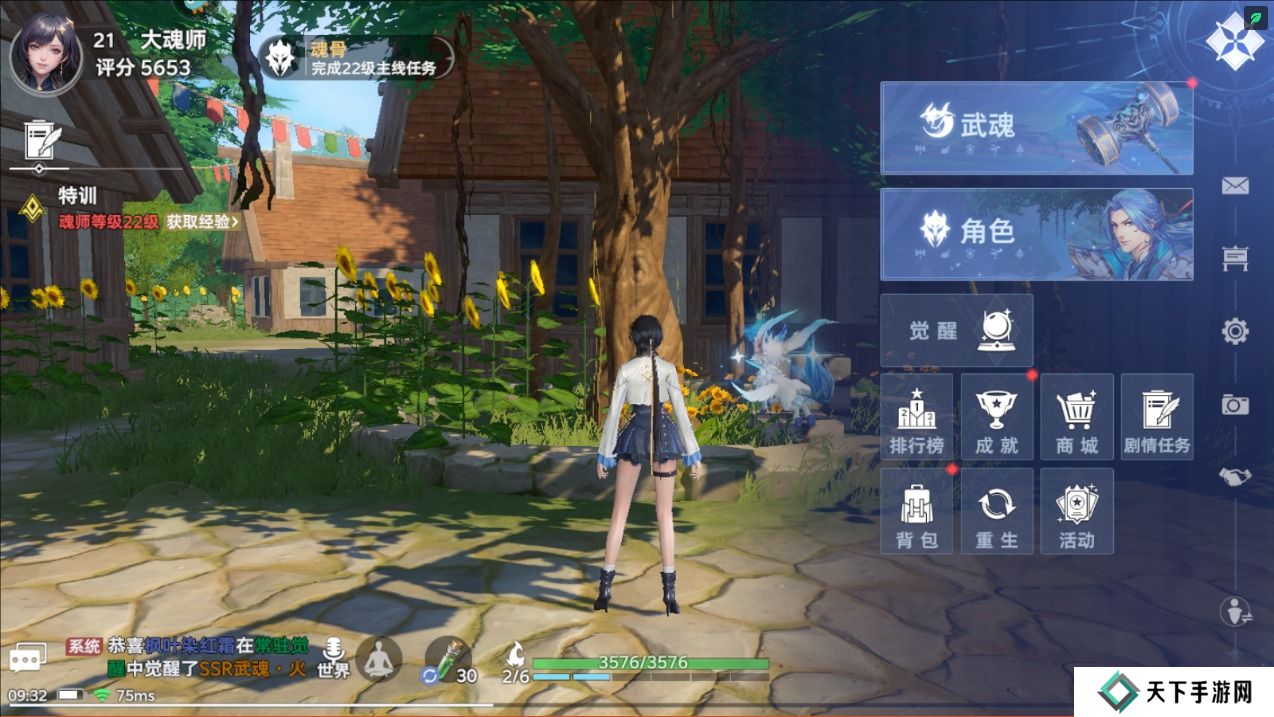Open the 魂骨 level 22 quest tracker
Screen dimensions: 1274x717
tap(356, 58)
